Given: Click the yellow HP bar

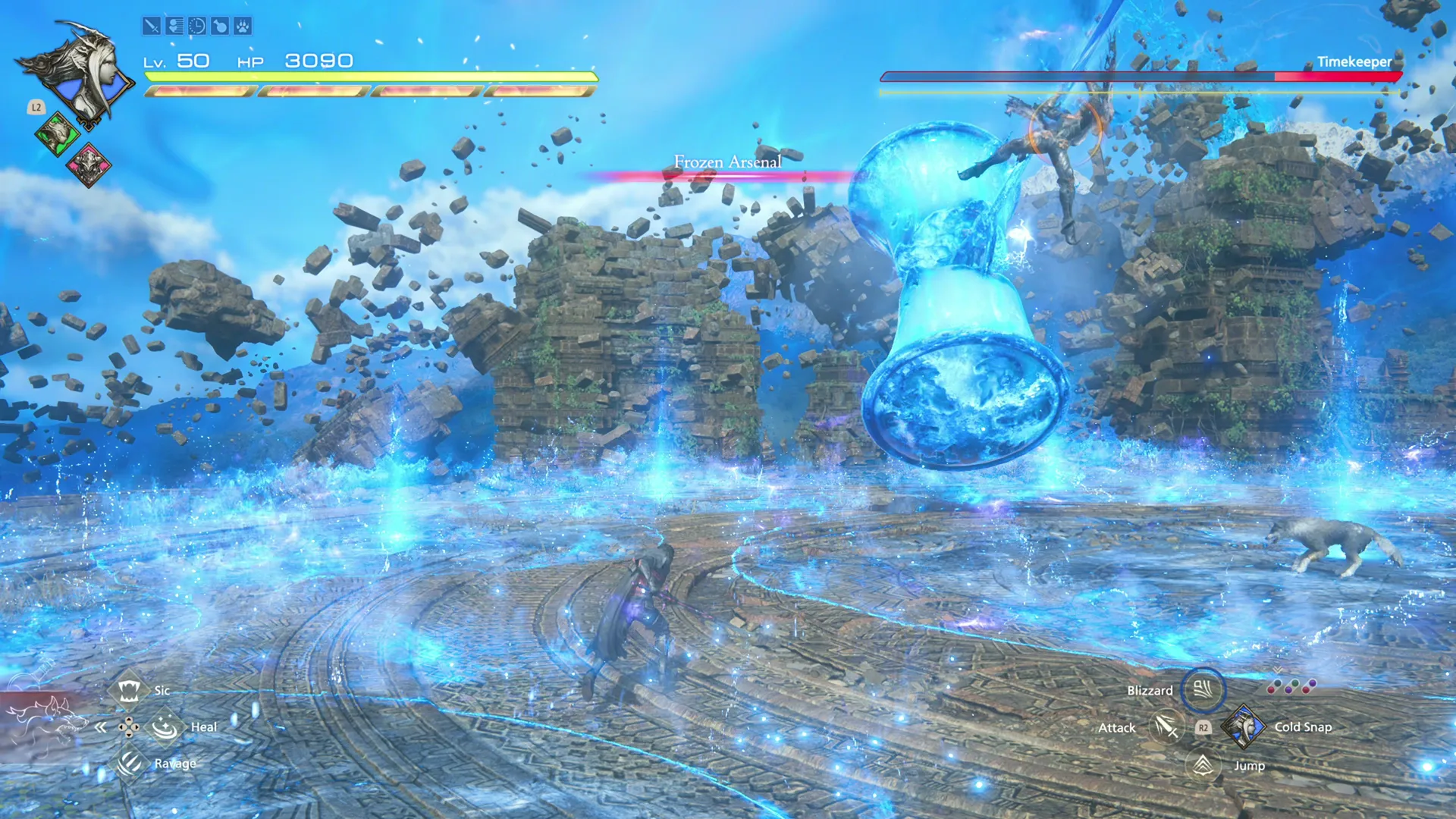Looking at the screenshot, I should click(372, 78).
